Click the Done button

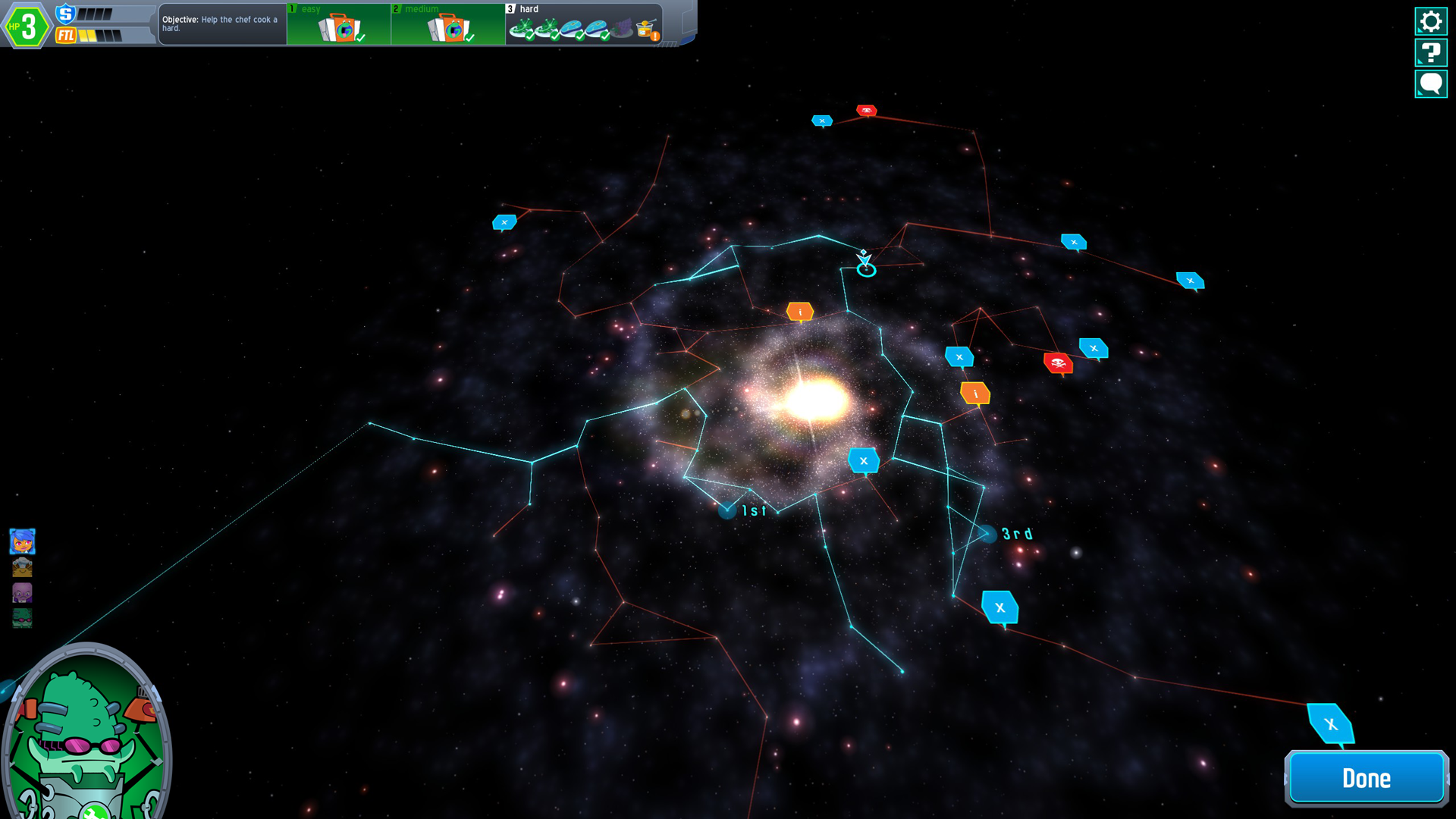point(1366,778)
